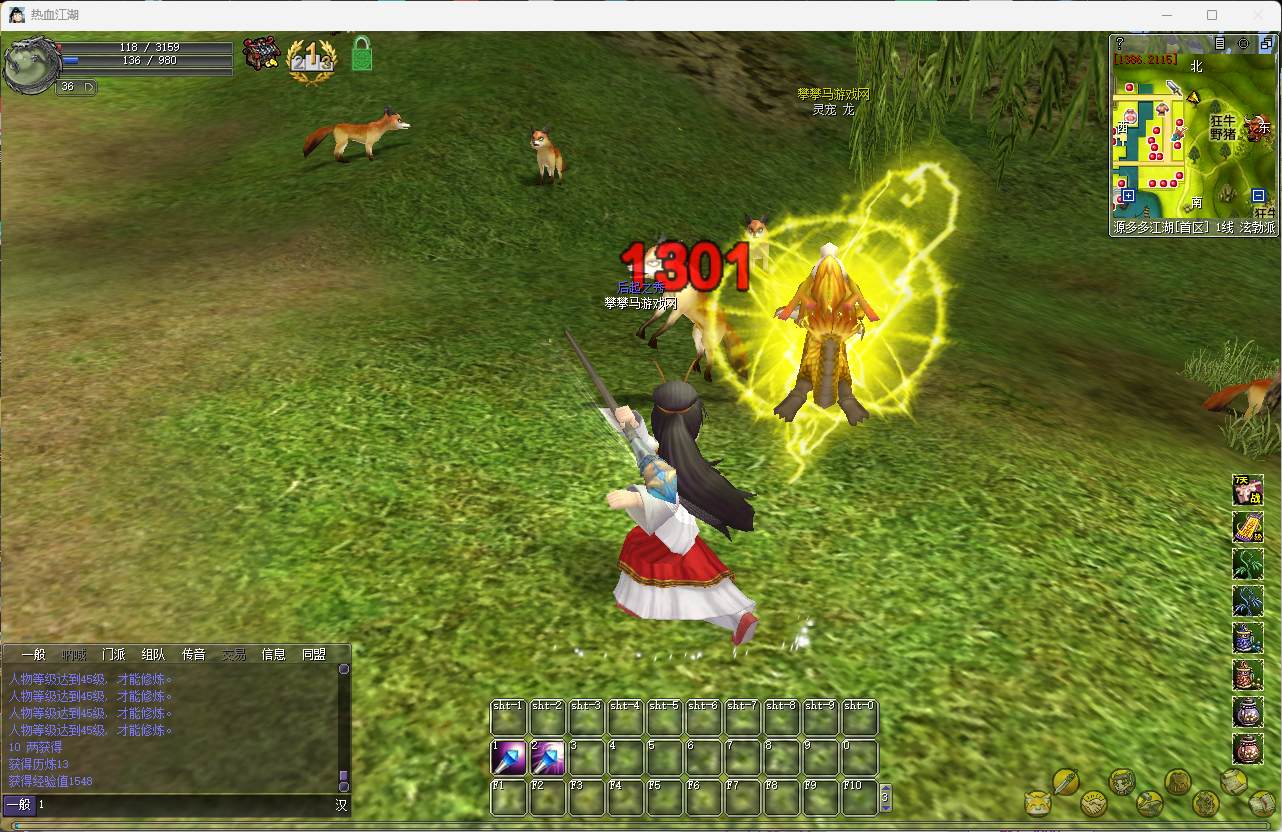Zoom in the minimap with plus button
This screenshot has width=1282, height=832.
[1128, 196]
